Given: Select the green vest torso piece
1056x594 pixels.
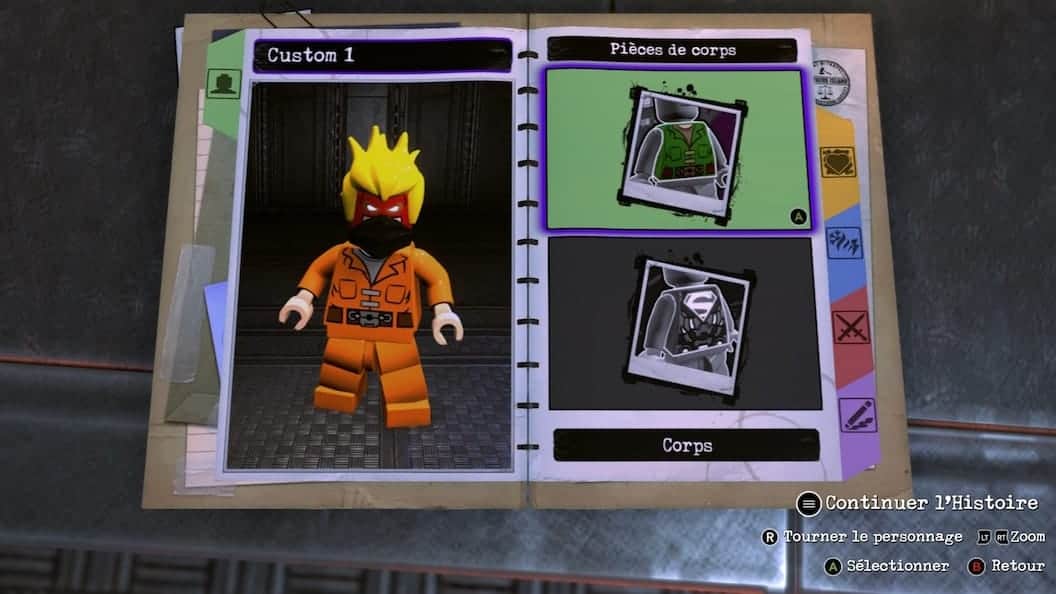Looking at the screenshot, I should click(678, 149).
